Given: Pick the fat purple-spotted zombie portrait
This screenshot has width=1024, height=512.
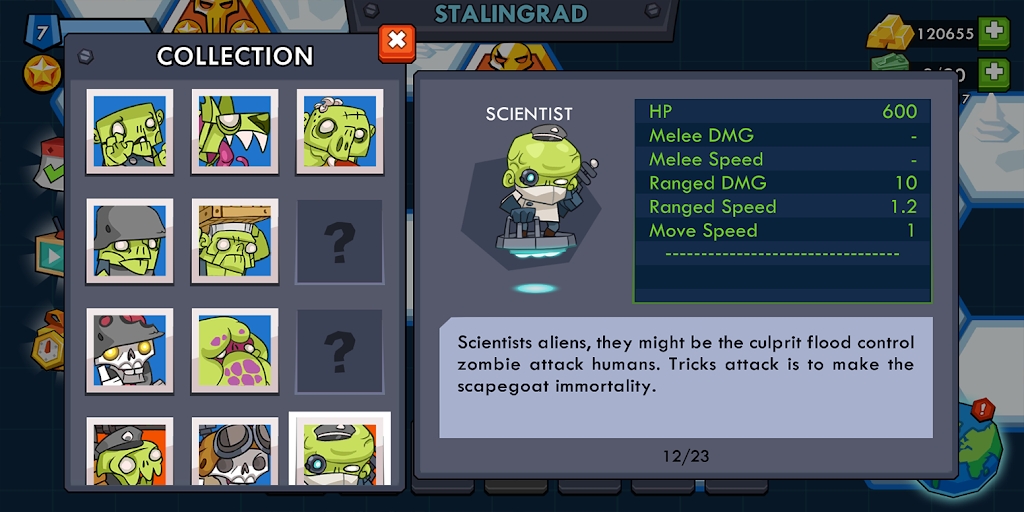Looking at the screenshot, I should (235, 350).
